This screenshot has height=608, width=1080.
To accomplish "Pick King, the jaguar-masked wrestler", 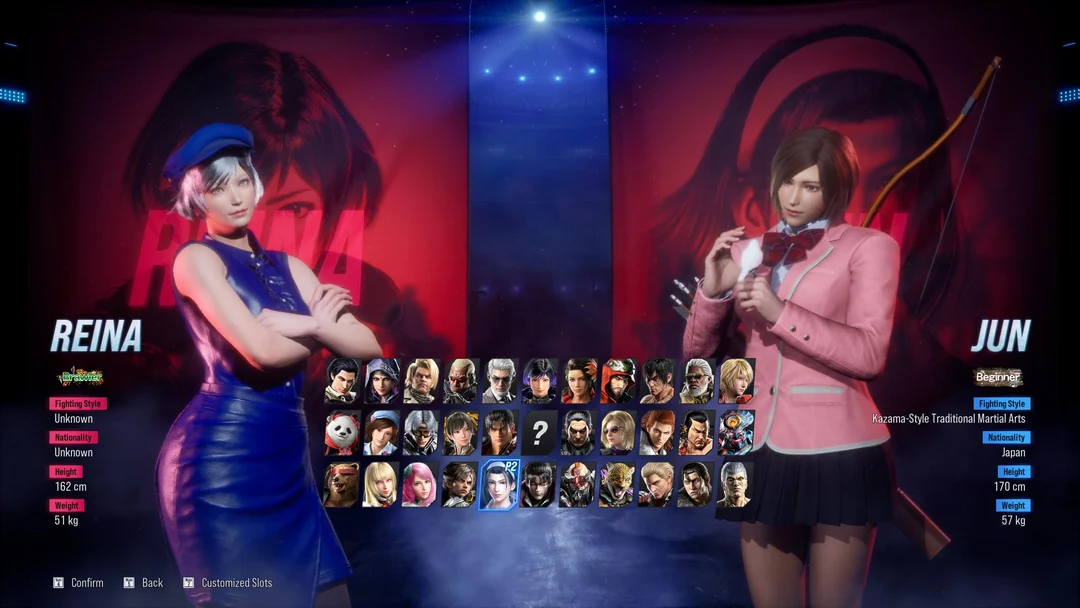I will point(617,484).
